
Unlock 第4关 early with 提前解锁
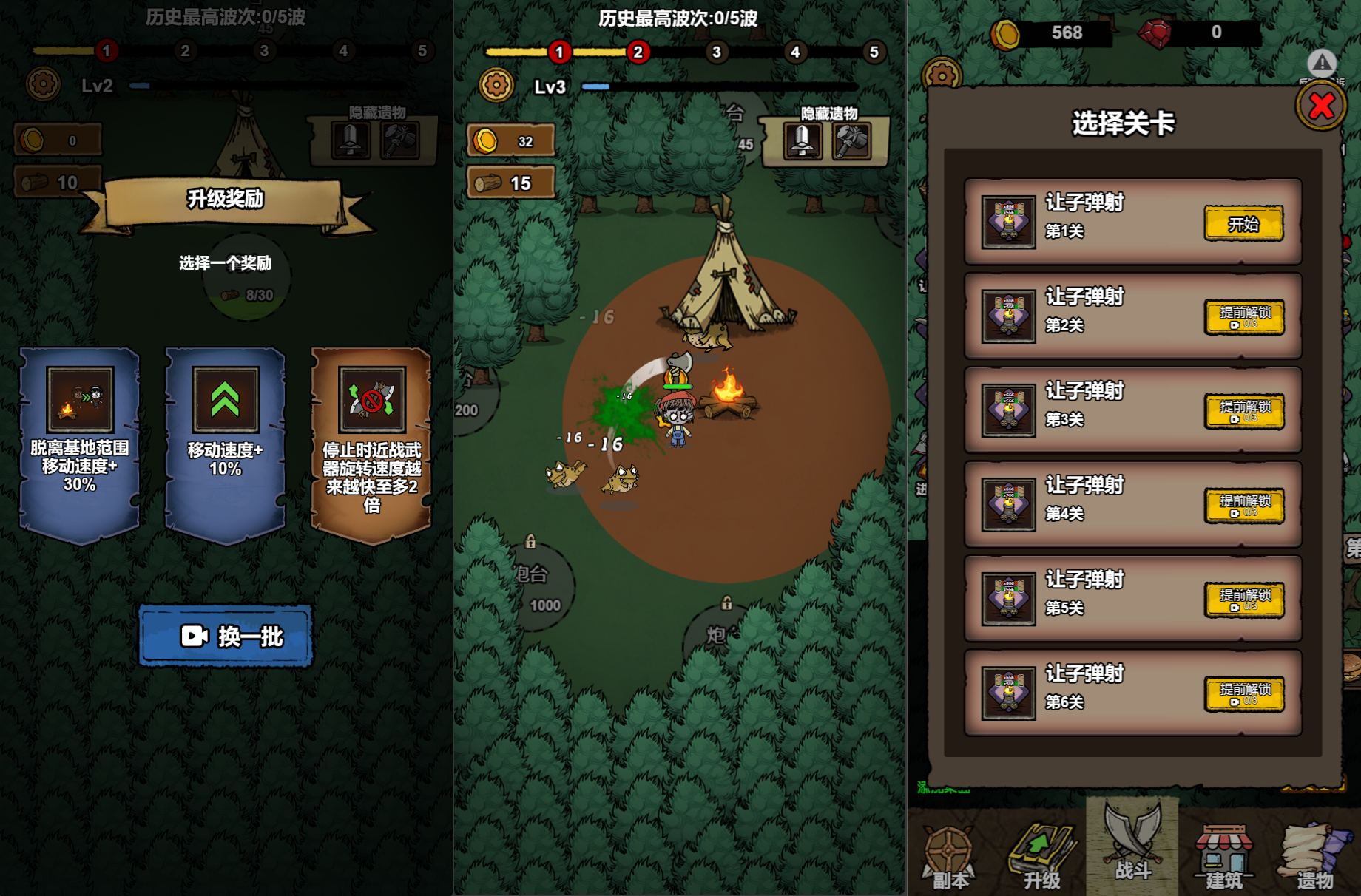(1244, 506)
